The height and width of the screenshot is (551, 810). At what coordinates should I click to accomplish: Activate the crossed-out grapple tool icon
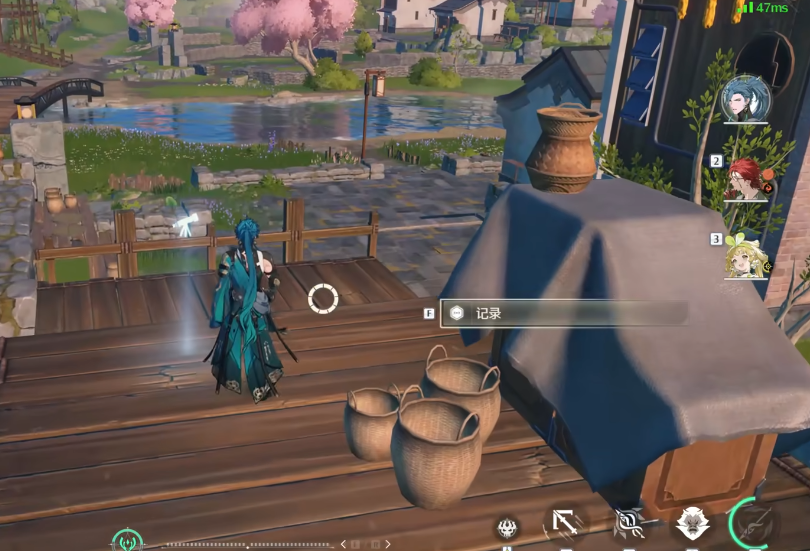point(629,525)
